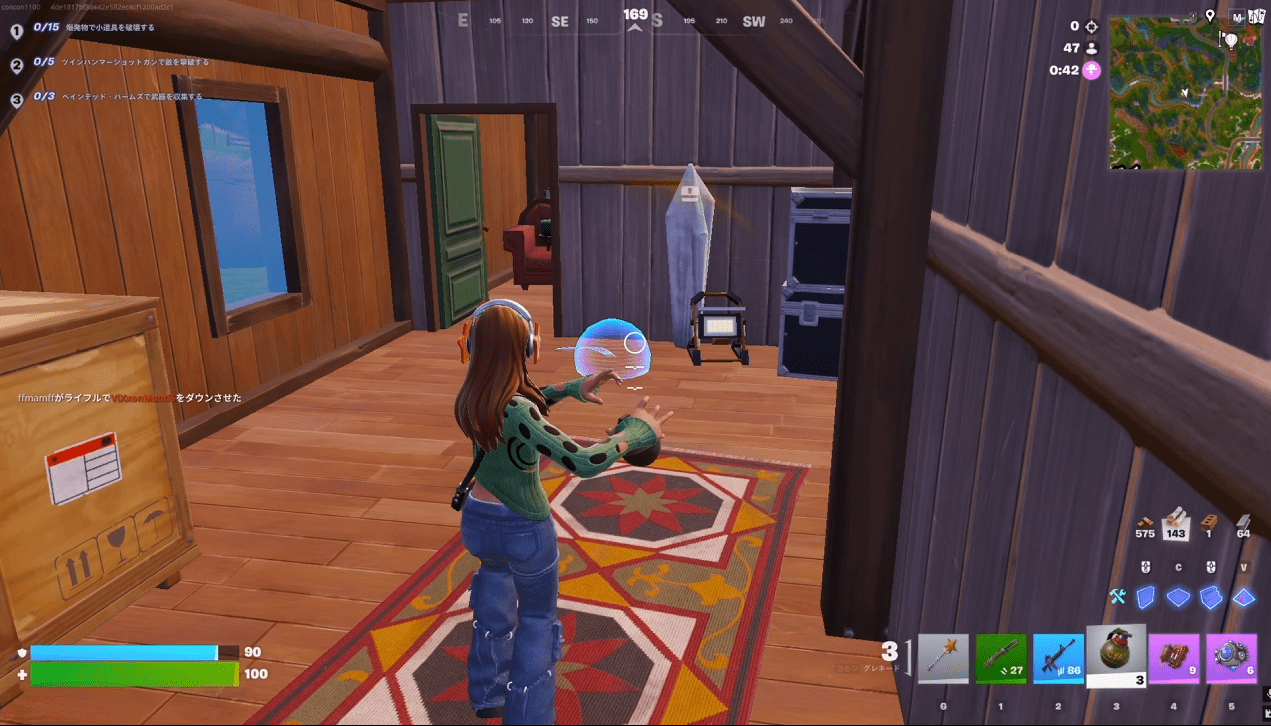Pick the purple orb gadget slot showing 6
The height and width of the screenshot is (726, 1271).
1231,659
